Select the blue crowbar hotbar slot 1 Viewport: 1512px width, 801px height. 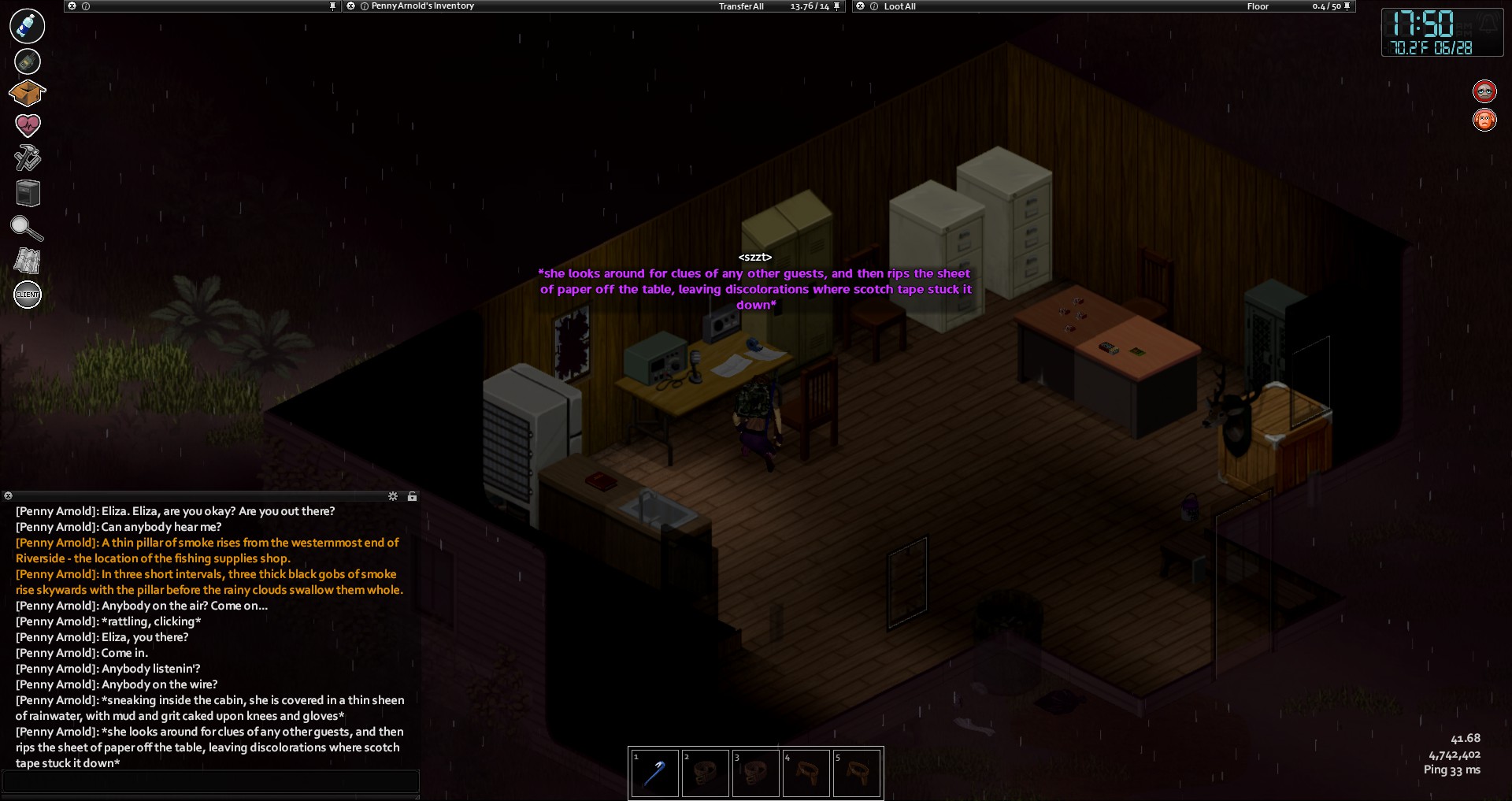[654, 773]
